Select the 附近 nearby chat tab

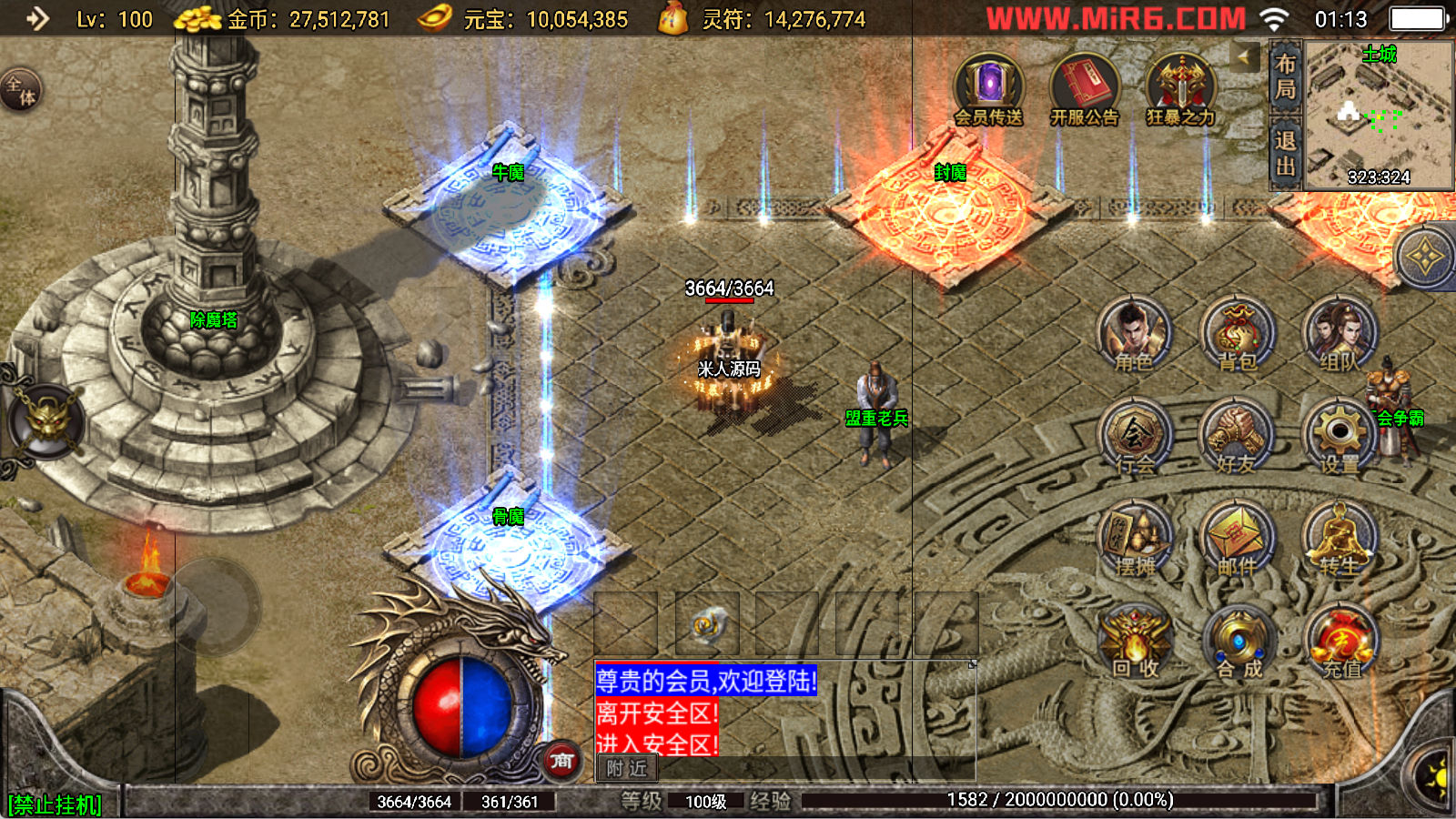tap(626, 769)
